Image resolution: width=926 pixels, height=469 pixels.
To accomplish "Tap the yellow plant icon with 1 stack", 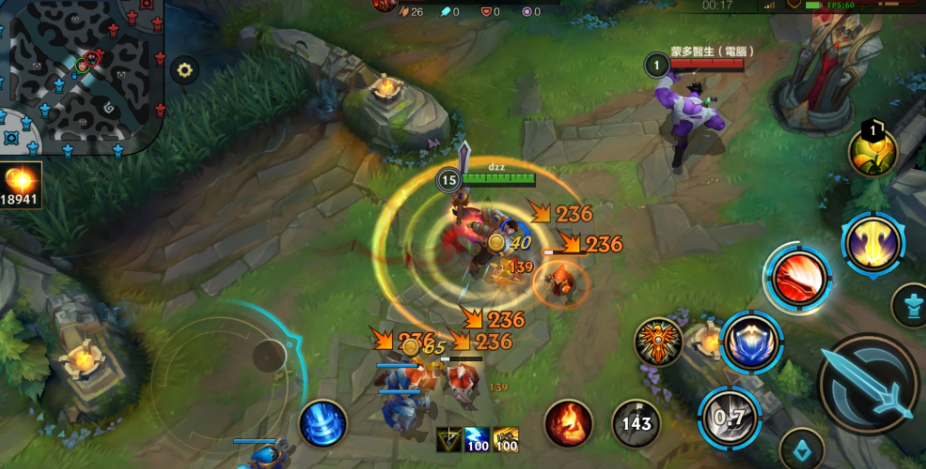I will [872, 151].
